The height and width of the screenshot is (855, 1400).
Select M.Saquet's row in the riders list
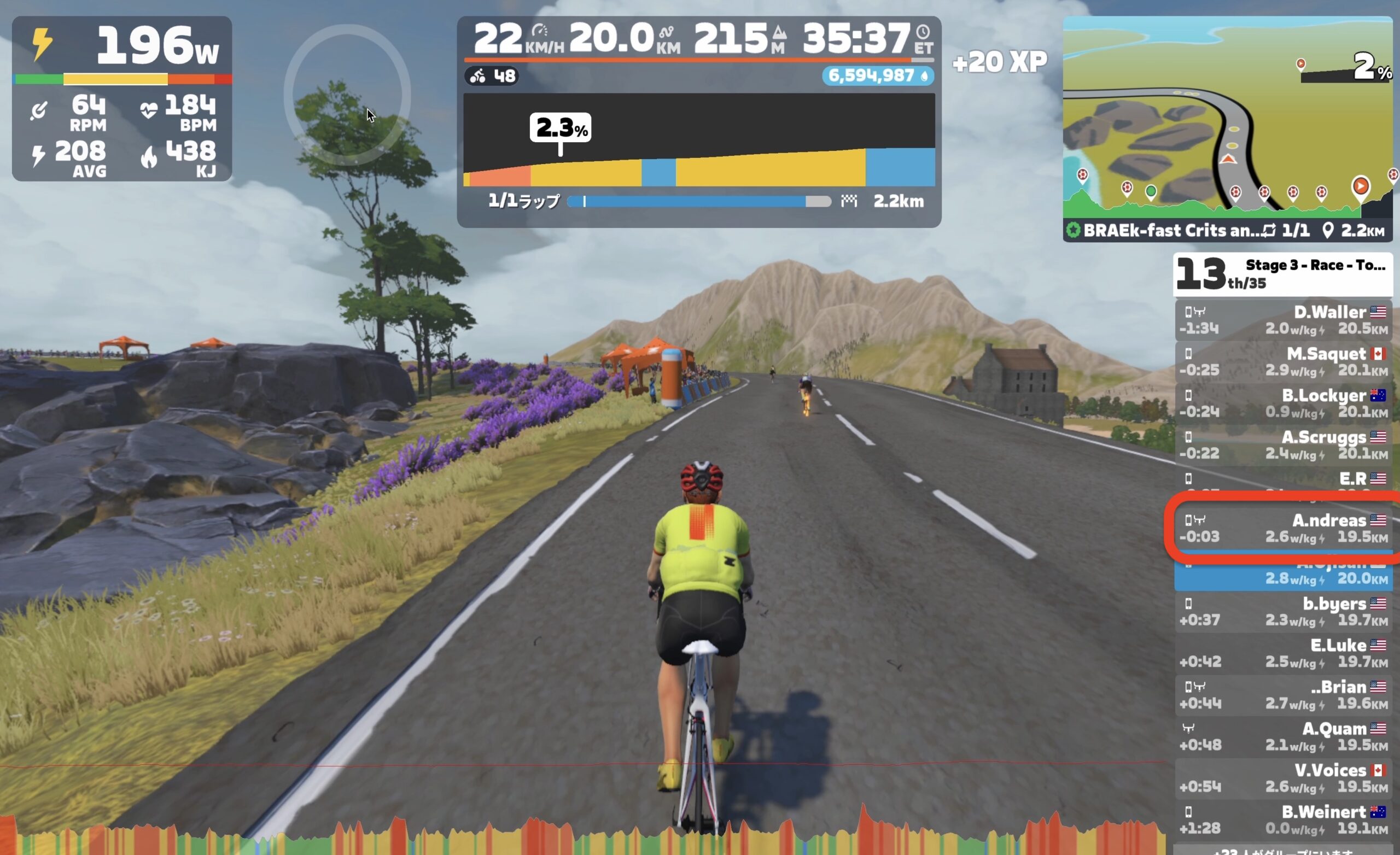1283,362
